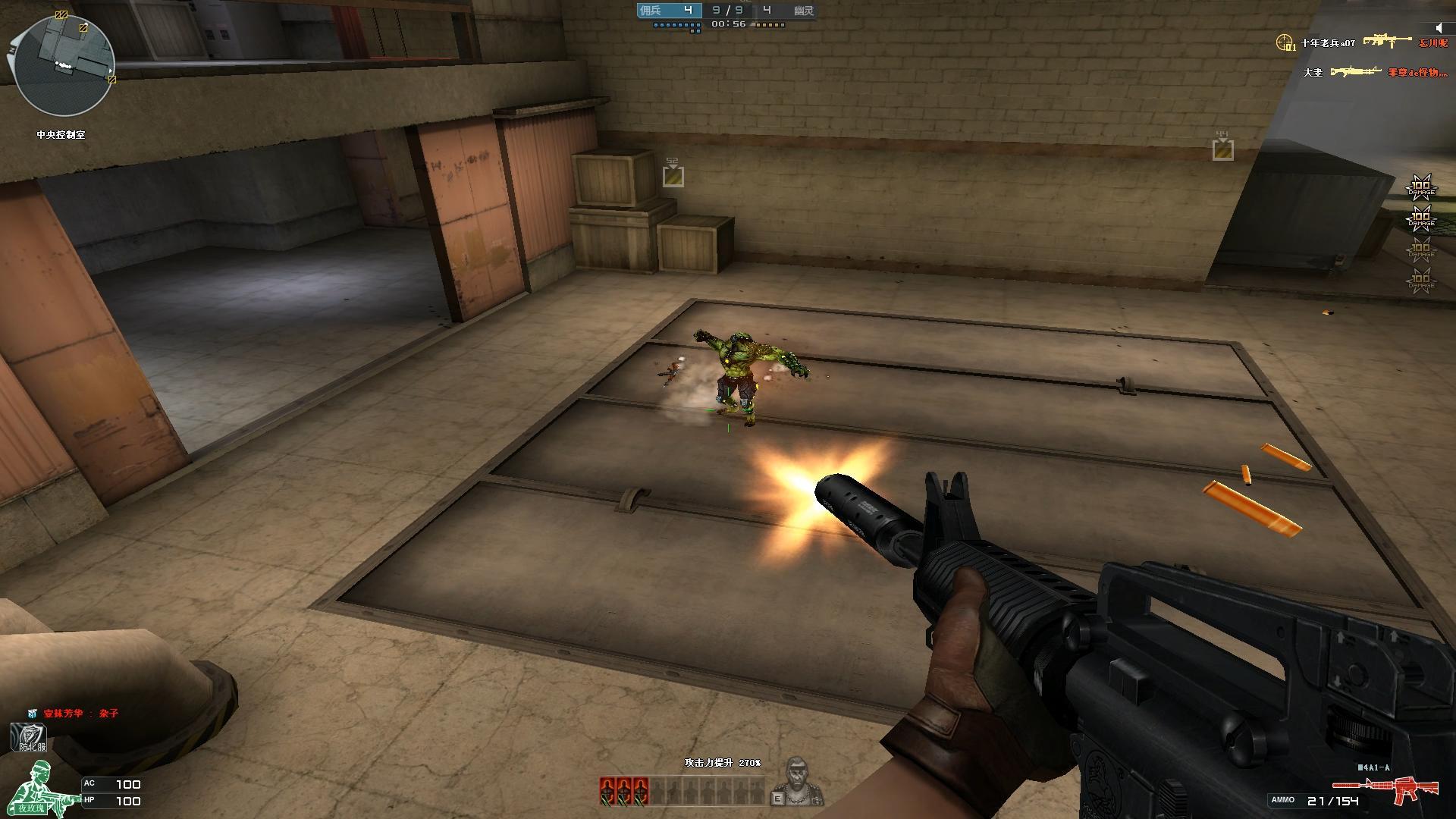Click the circular minimap
The image size is (1456, 819).
[64, 64]
